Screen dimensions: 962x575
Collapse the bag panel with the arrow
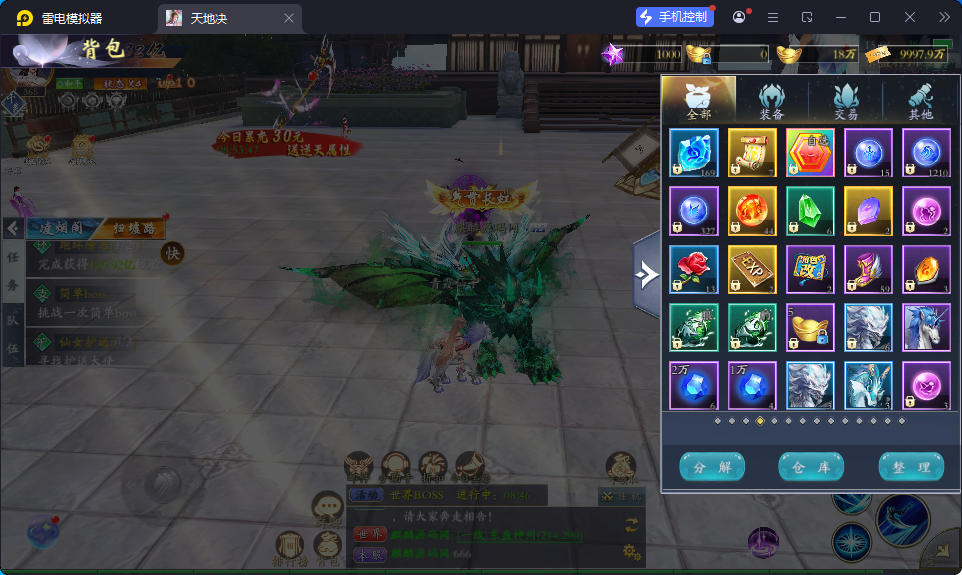pyautogui.click(x=646, y=273)
